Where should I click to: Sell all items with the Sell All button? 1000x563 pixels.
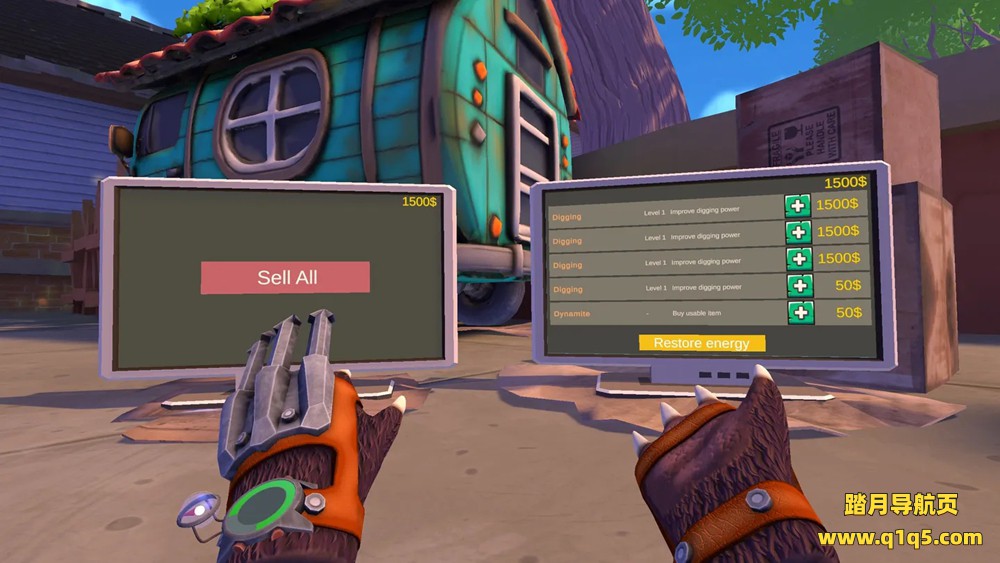pyautogui.click(x=285, y=278)
